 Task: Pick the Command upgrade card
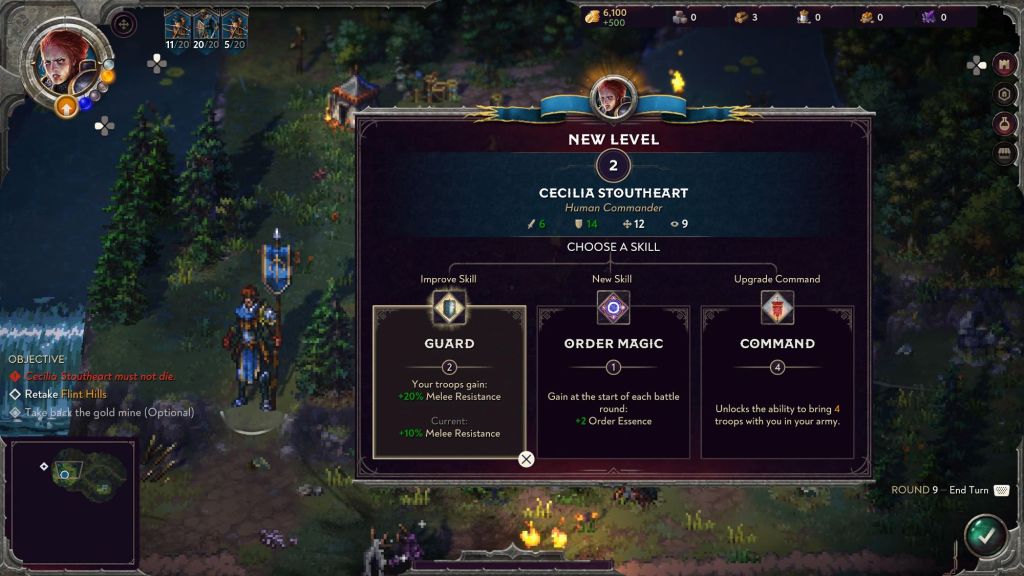pos(777,382)
